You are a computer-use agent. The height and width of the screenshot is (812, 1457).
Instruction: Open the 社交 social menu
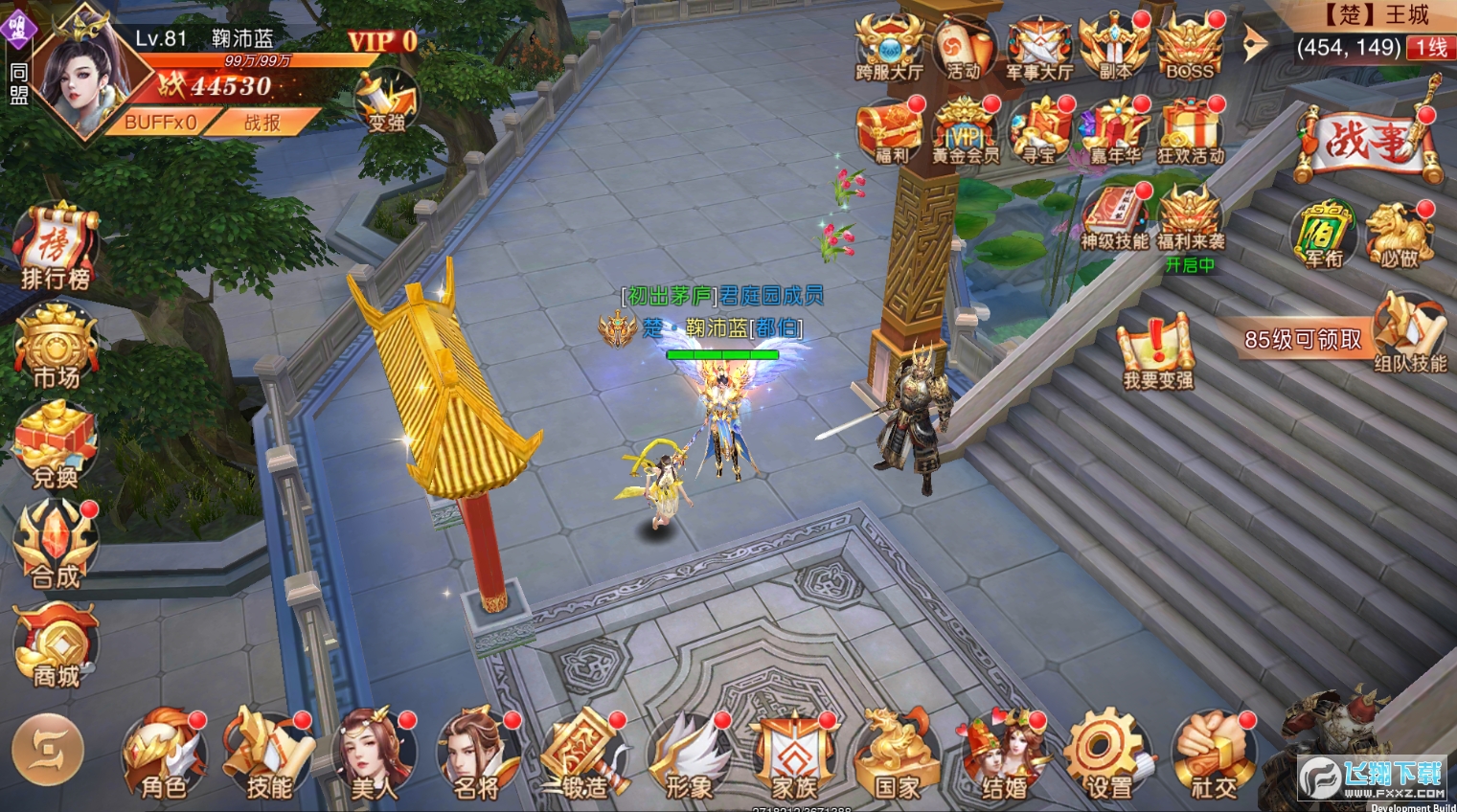click(1214, 756)
